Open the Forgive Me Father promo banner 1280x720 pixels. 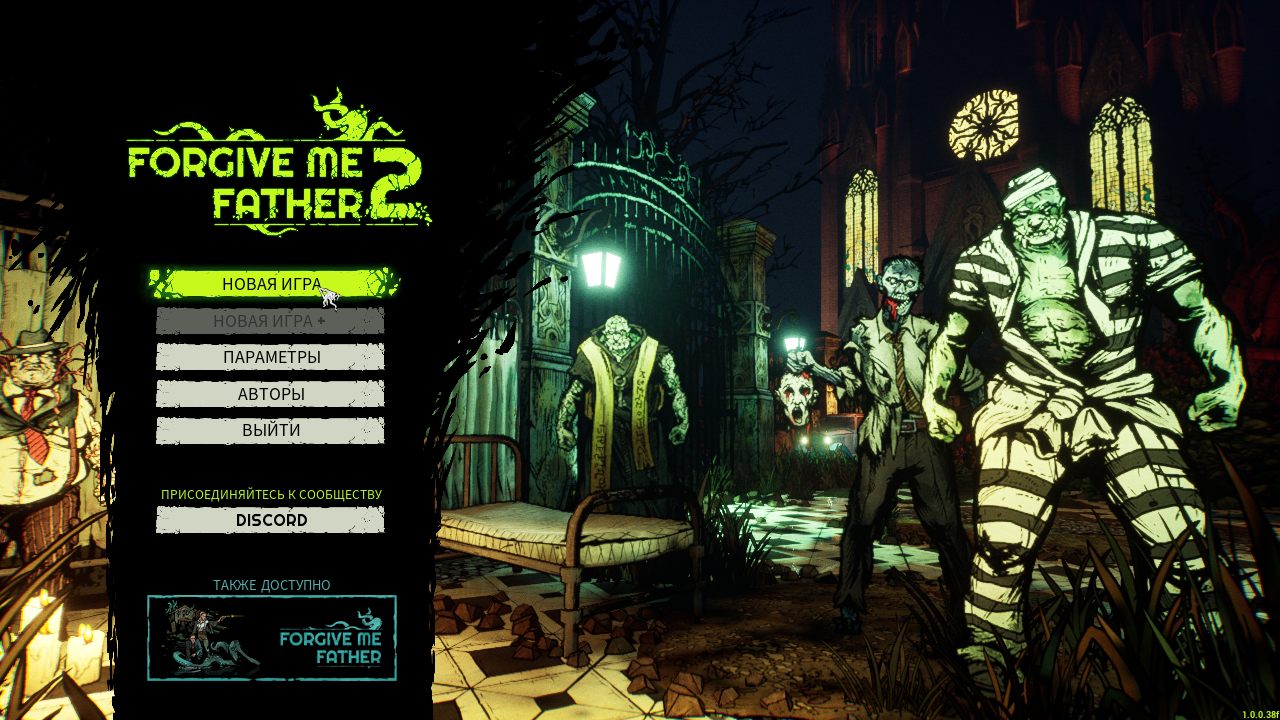click(x=270, y=639)
